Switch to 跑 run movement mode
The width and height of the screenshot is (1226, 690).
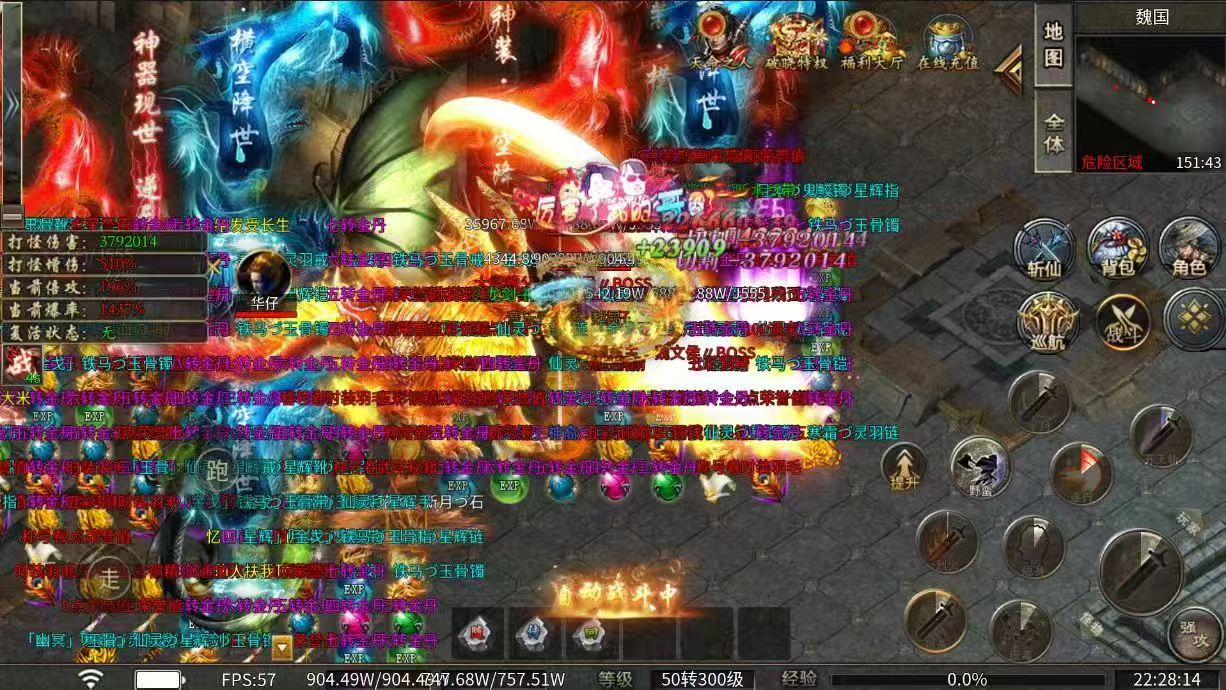click(217, 471)
